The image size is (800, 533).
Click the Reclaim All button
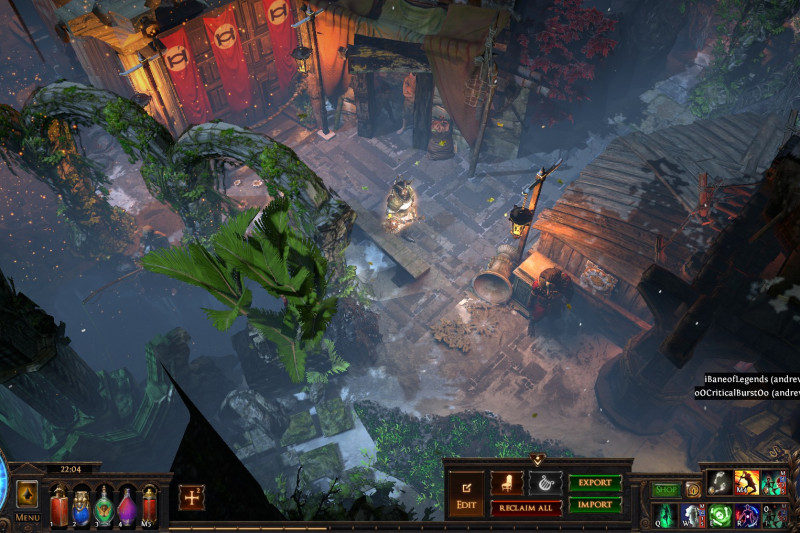tap(525, 508)
